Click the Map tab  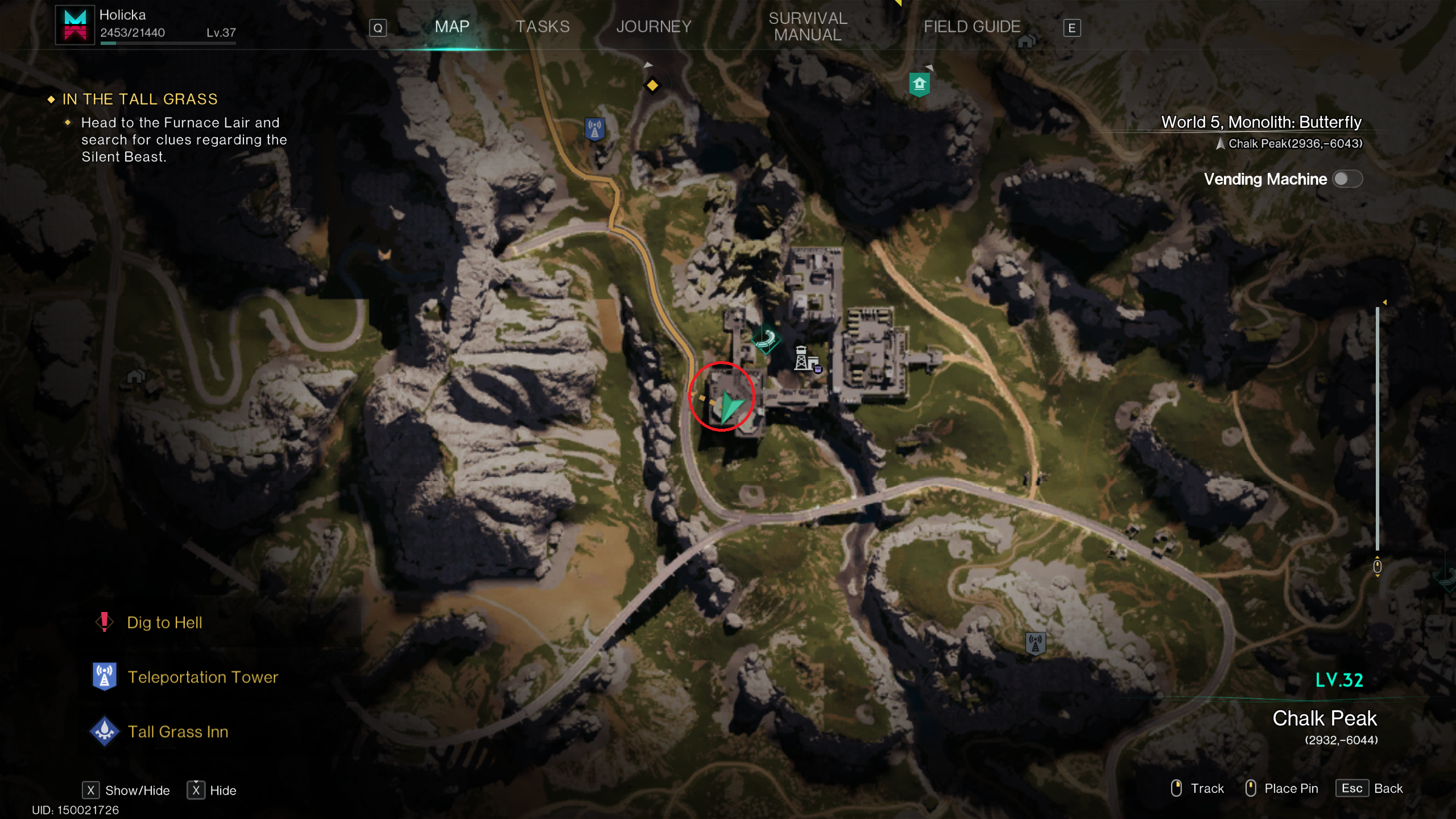[x=452, y=27]
